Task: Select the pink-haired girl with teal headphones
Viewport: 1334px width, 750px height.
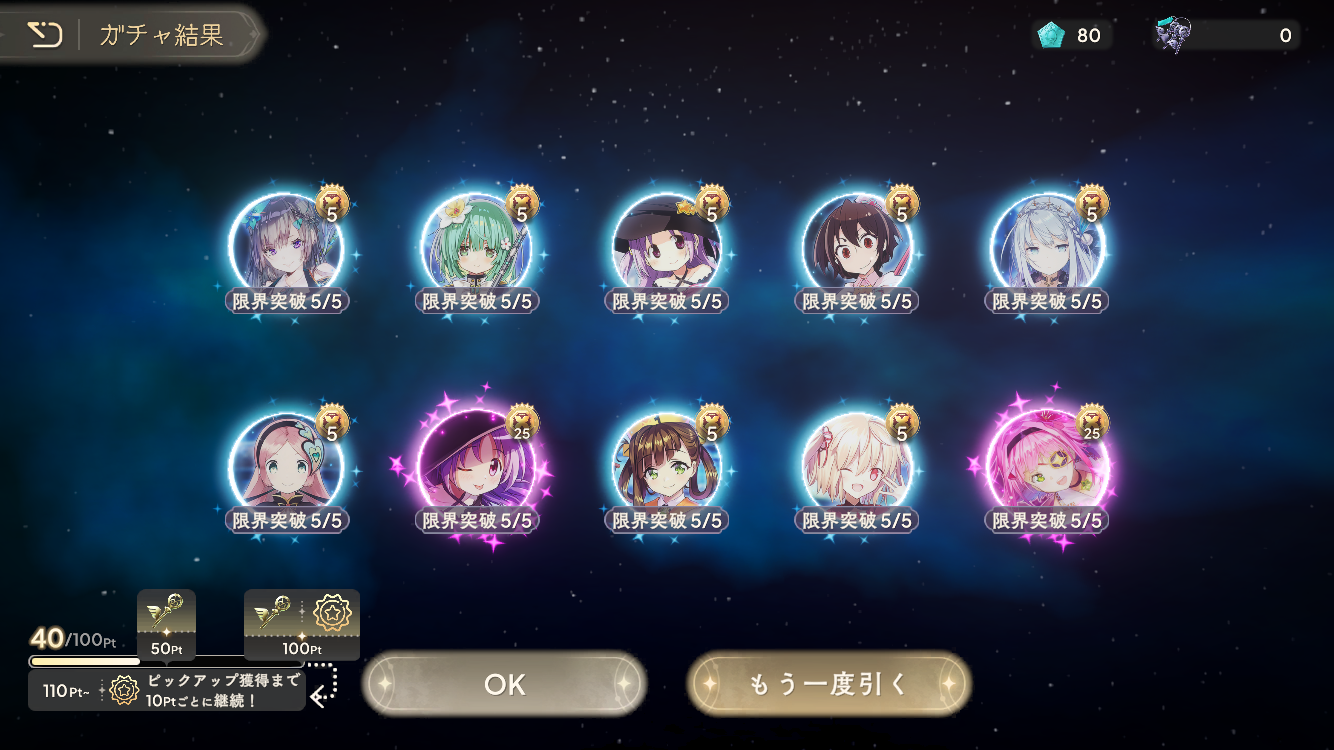Action: click(x=286, y=466)
